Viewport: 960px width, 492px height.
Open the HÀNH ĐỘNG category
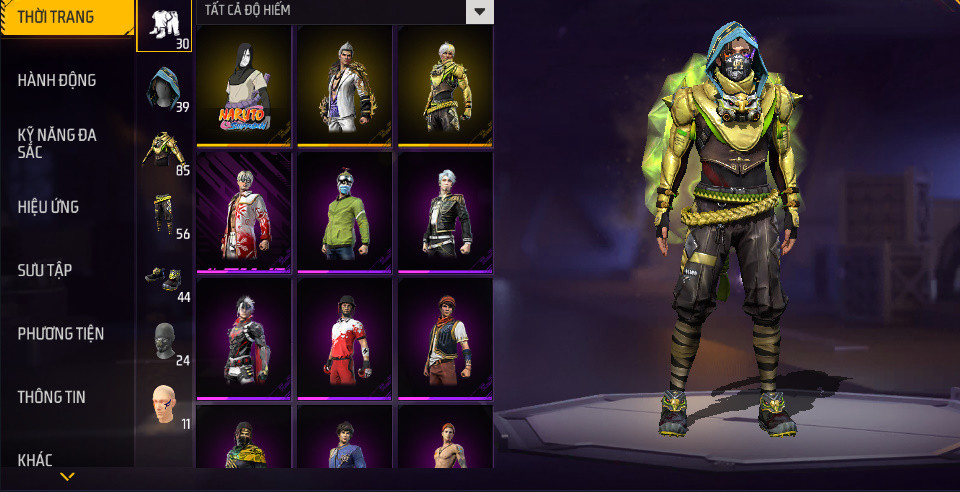(57, 80)
